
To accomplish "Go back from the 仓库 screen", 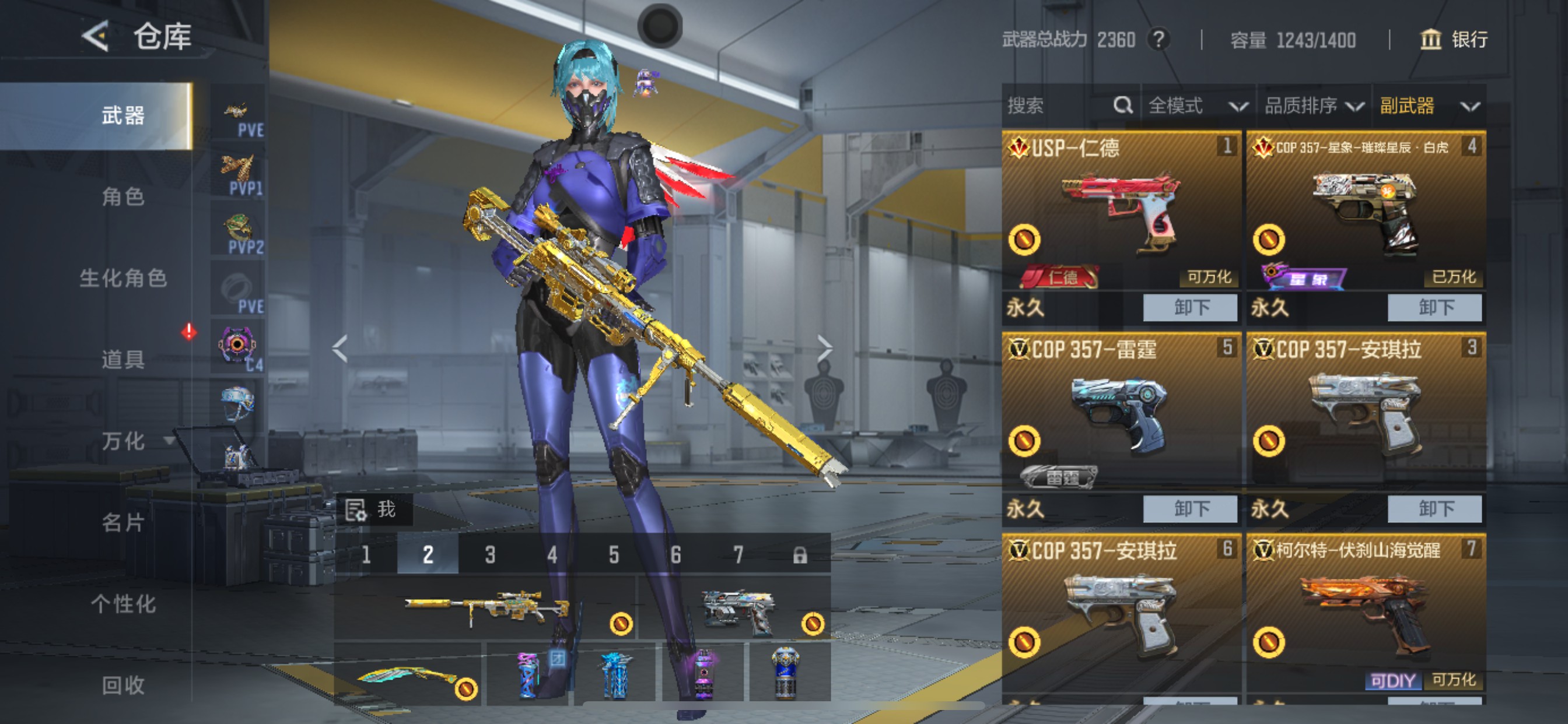I will (x=96, y=36).
